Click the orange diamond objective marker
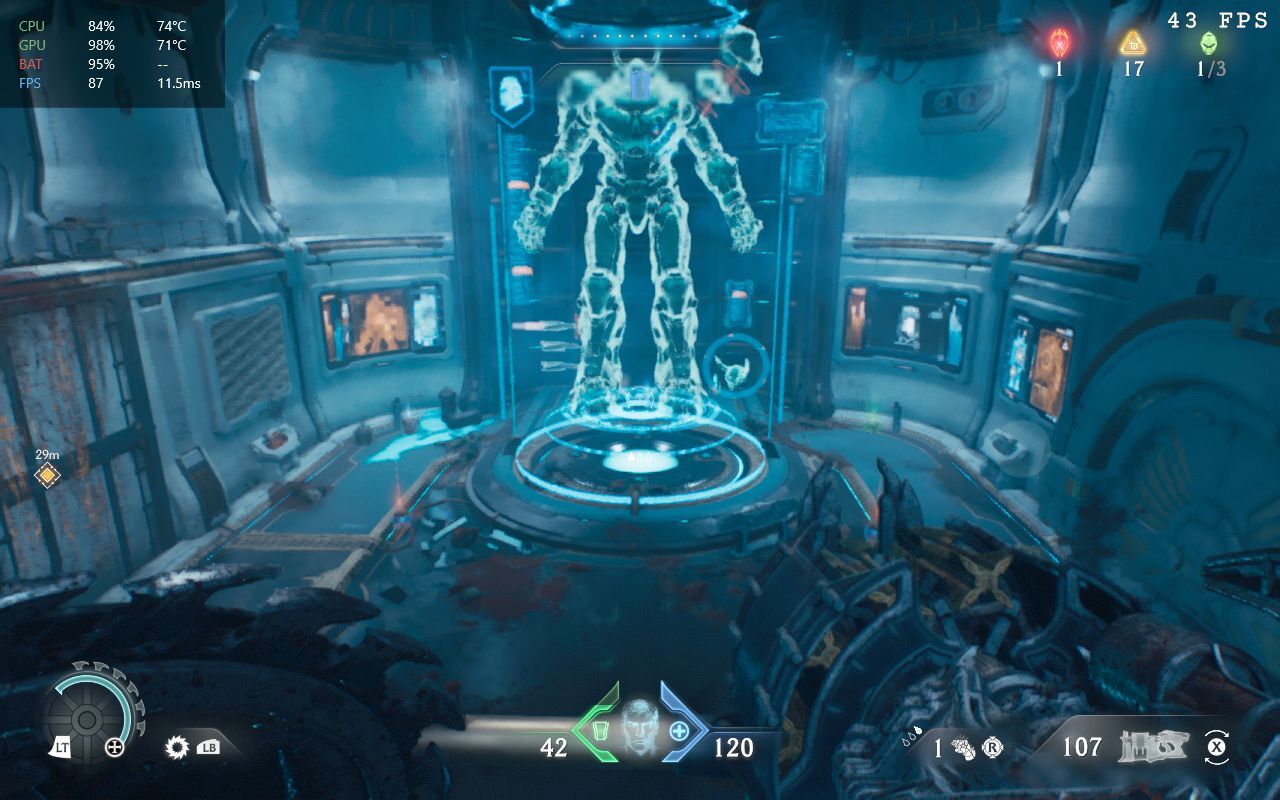Screen dimensions: 1280x800 click(x=47, y=475)
